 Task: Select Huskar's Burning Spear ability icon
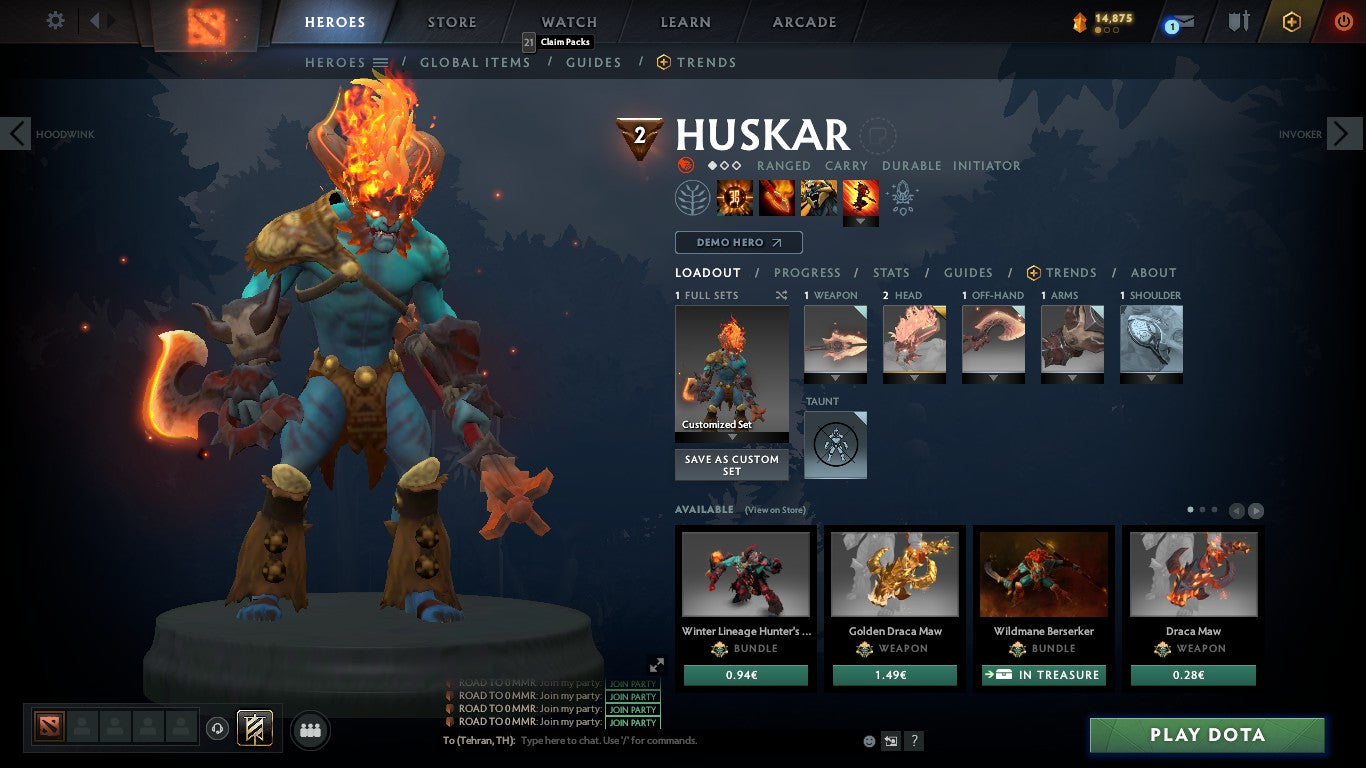point(777,197)
